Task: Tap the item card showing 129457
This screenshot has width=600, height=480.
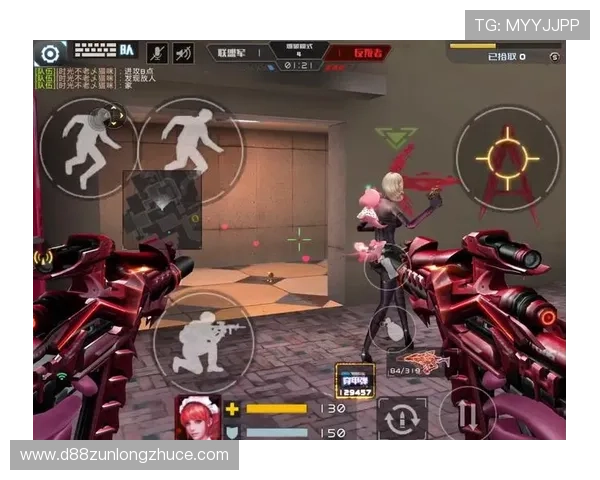Action: click(x=355, y=381)
